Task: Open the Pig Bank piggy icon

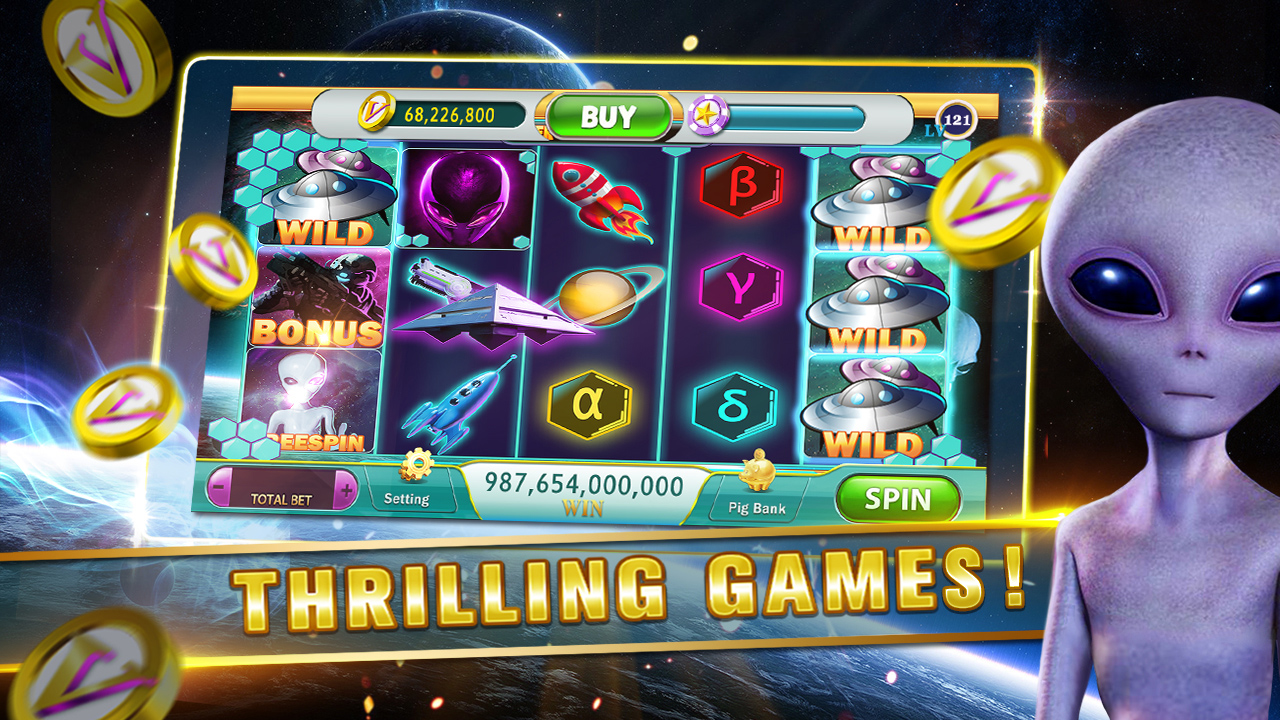Action: coord(757,475)
